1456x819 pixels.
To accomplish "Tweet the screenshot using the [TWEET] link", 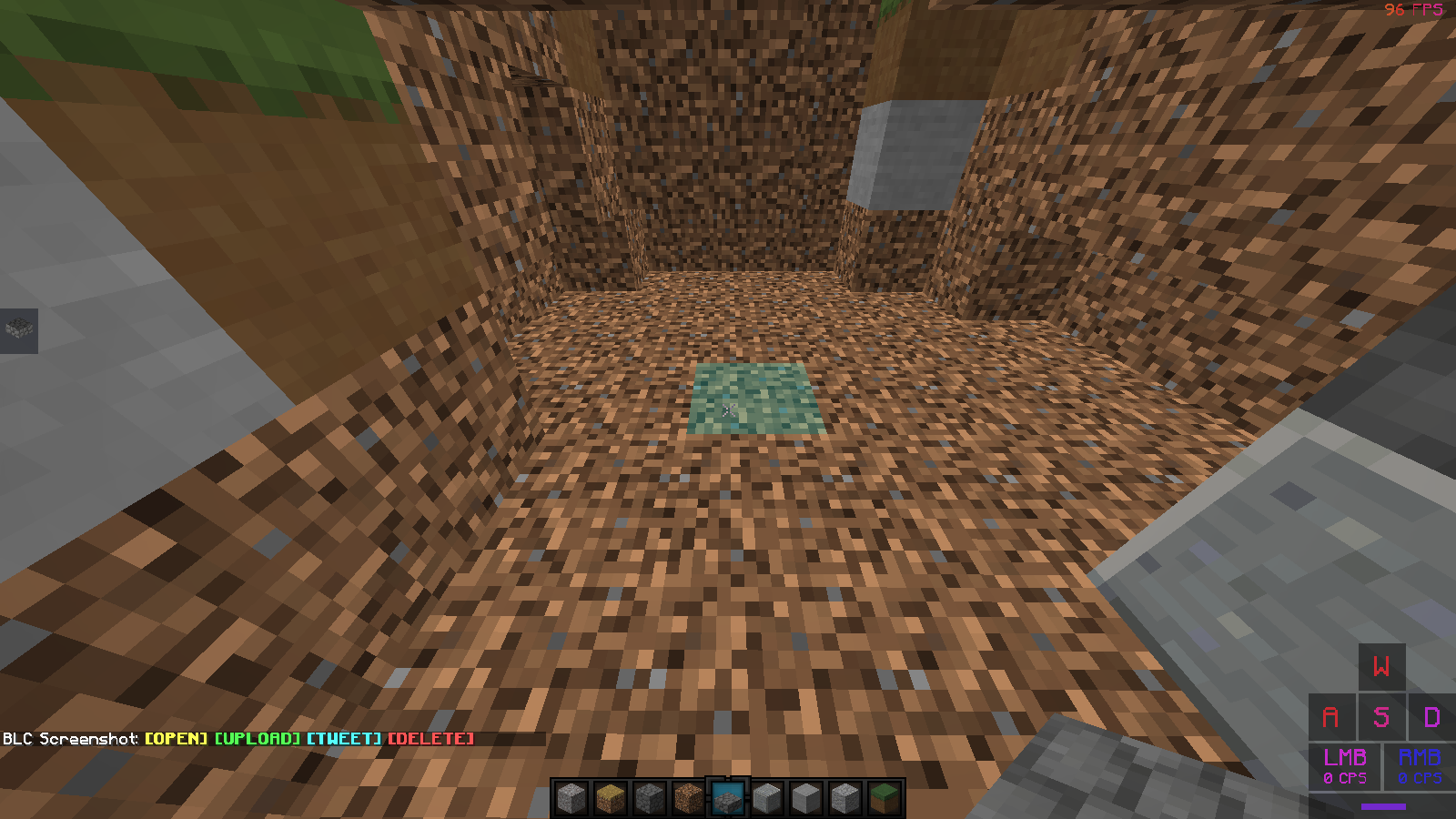I will click(x=342, y=739).
